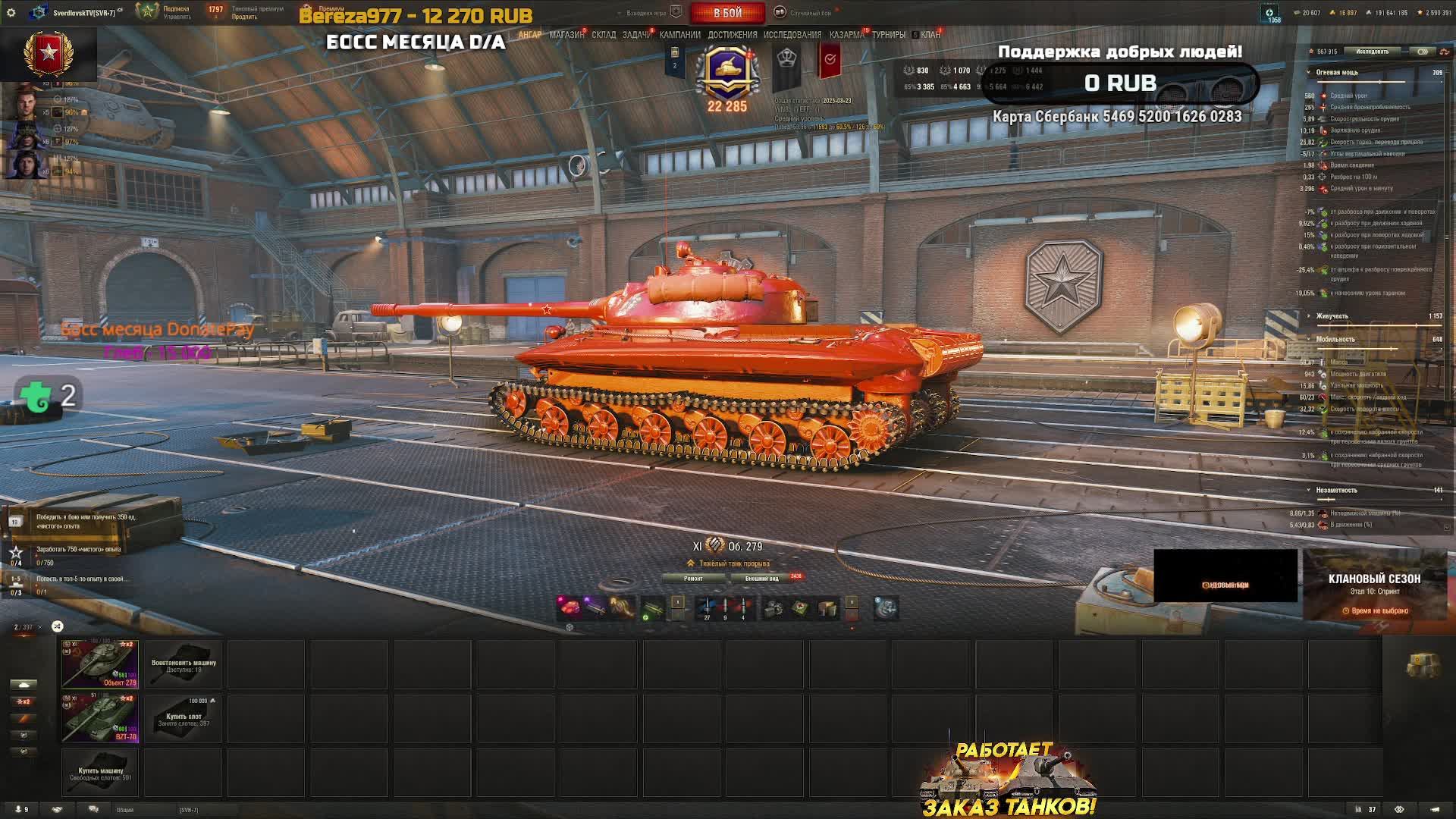The width and height of the screenshot is (1456, 819).
Task: Toggle the x2 star bonus carousel filter
Action: coord(23,701)
